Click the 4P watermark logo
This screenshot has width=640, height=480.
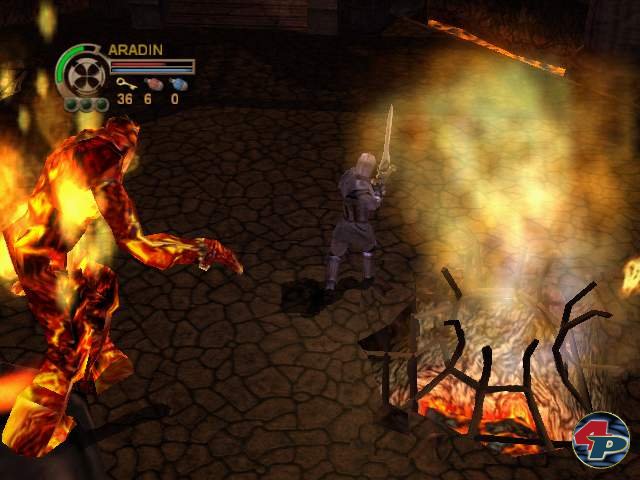click(x=600, y=440)
